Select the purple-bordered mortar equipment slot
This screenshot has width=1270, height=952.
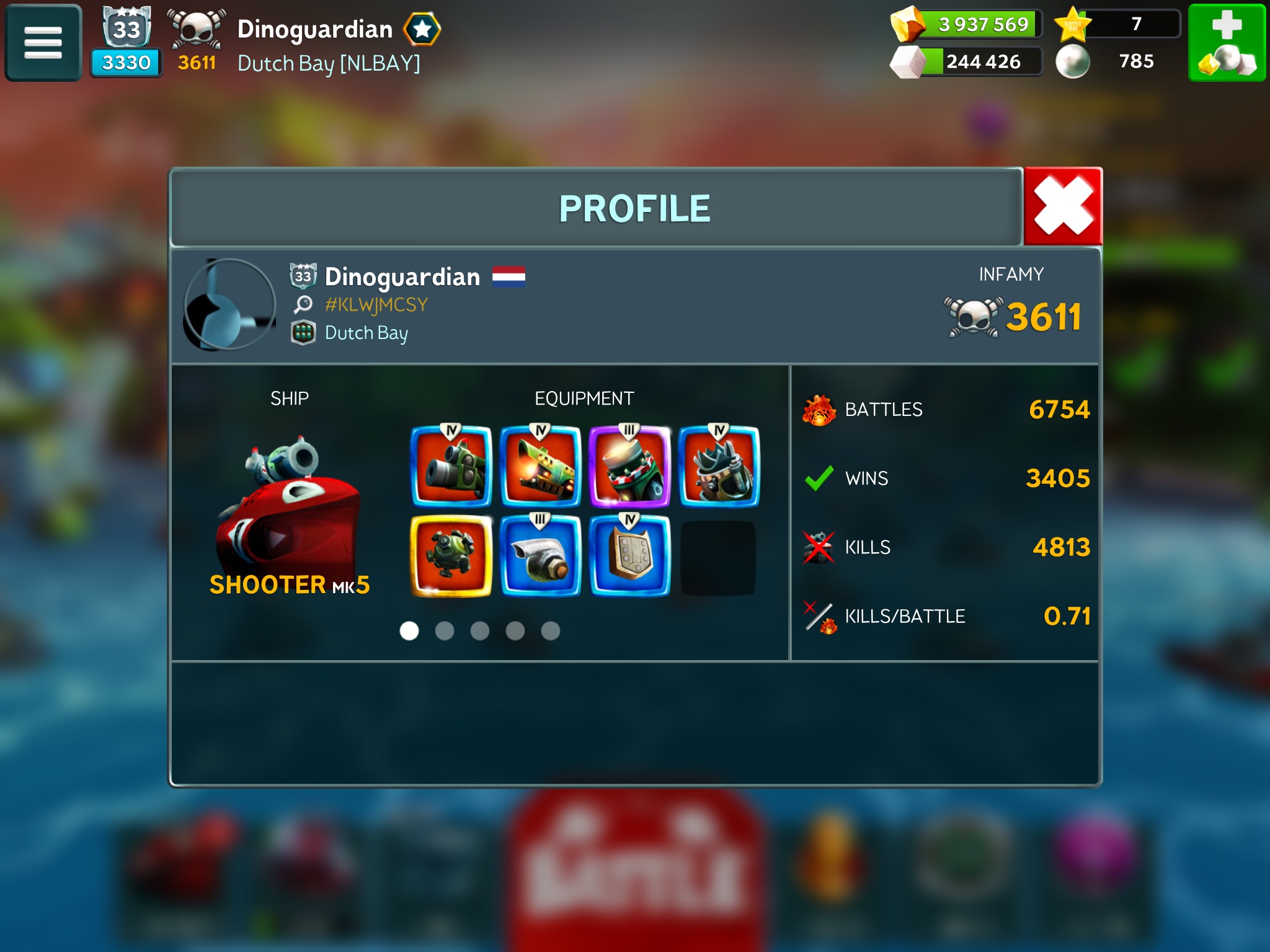629,466
